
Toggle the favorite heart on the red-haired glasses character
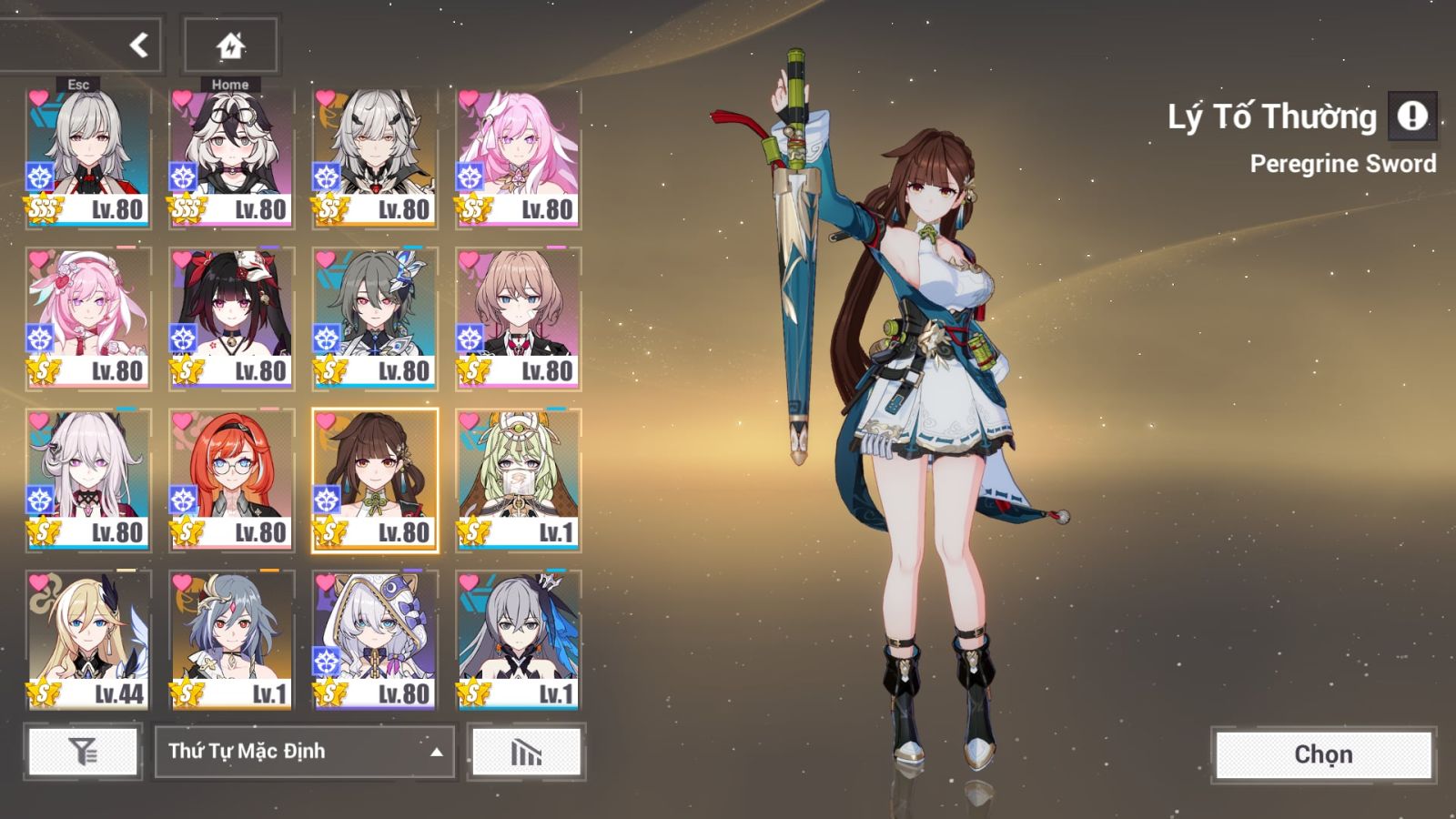(x=179, y=420)
